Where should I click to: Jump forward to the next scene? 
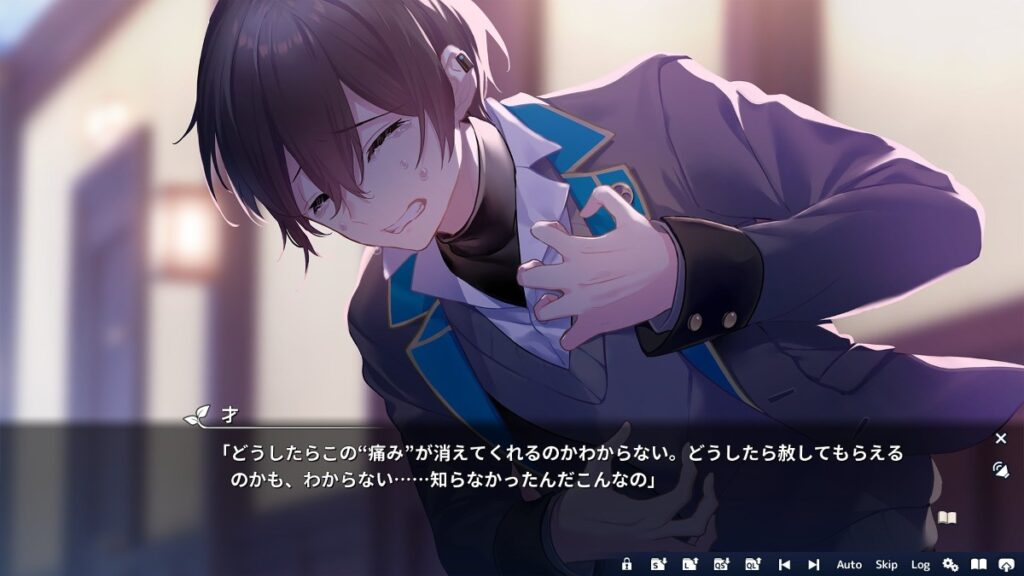(814, 565)
